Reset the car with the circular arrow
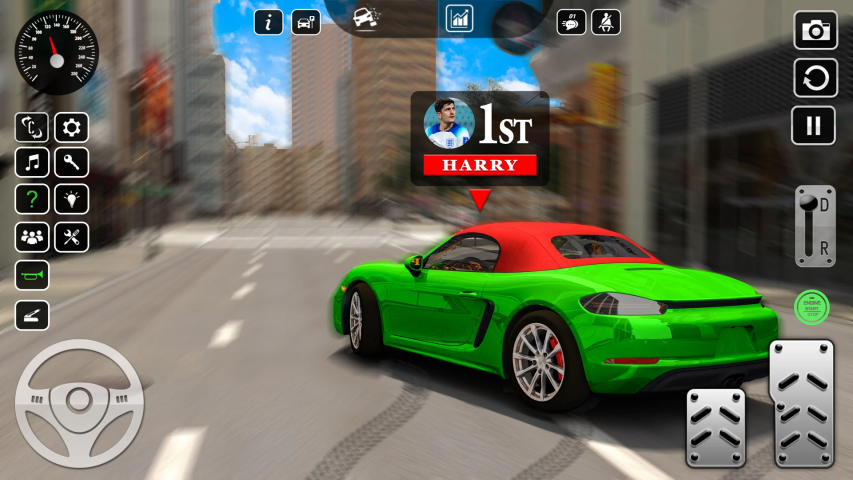The image size is (853, 480). tap(815, 78)
